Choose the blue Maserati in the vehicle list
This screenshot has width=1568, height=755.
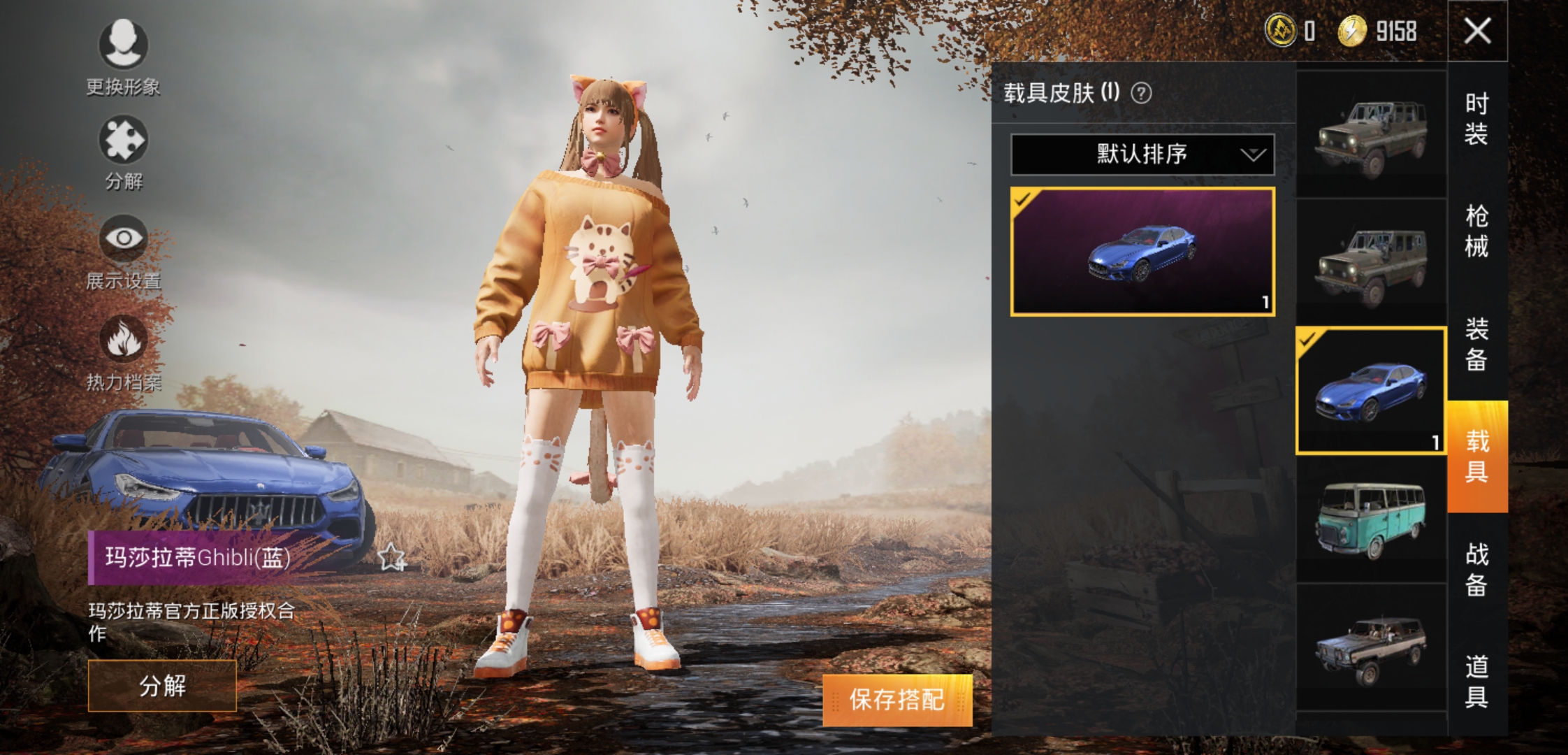tap(1371, 390)
